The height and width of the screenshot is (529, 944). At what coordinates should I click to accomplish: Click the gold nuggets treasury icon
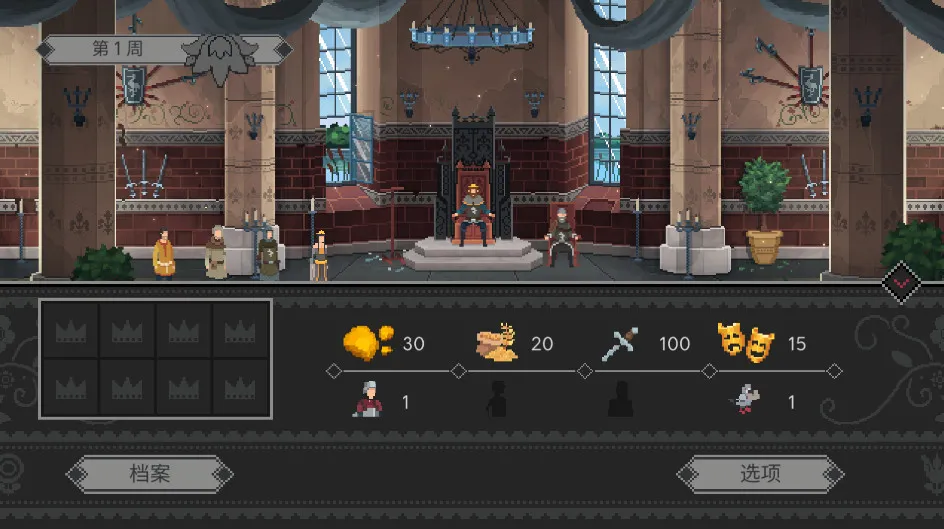tap(368, 343)
